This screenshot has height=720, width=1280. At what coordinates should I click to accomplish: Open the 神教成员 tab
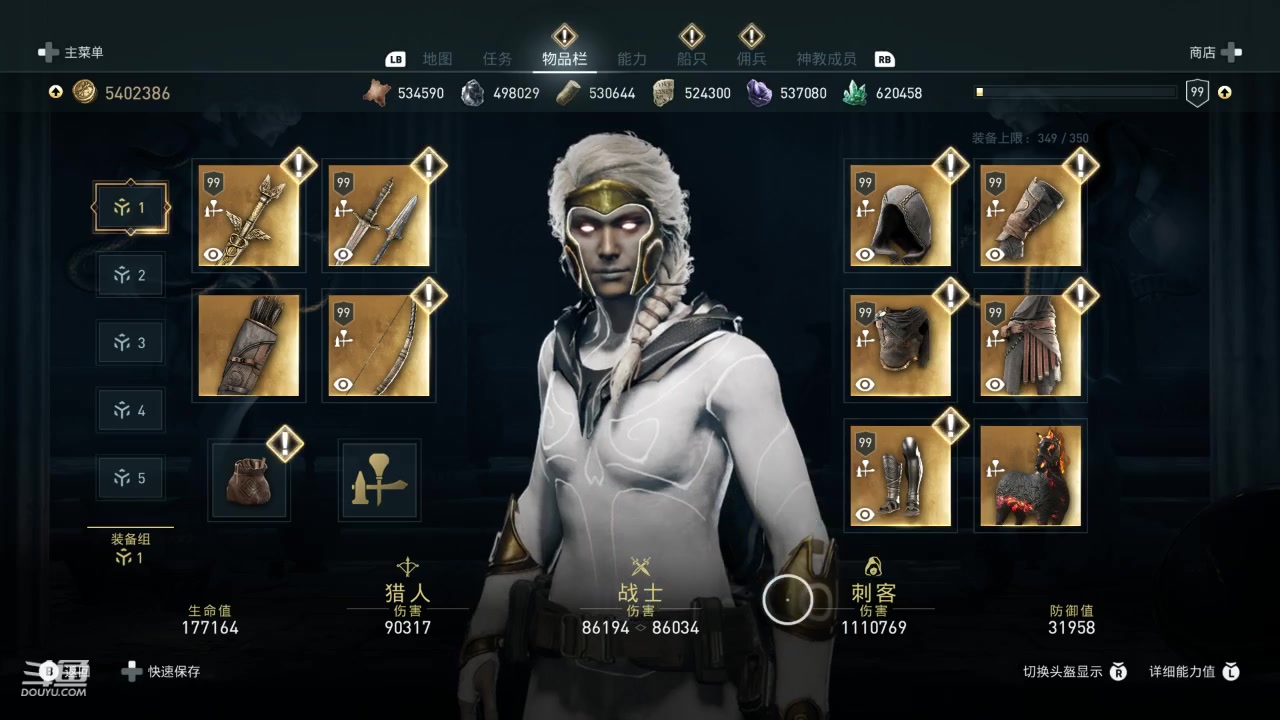pyautogui.click(x=826, y=59)
